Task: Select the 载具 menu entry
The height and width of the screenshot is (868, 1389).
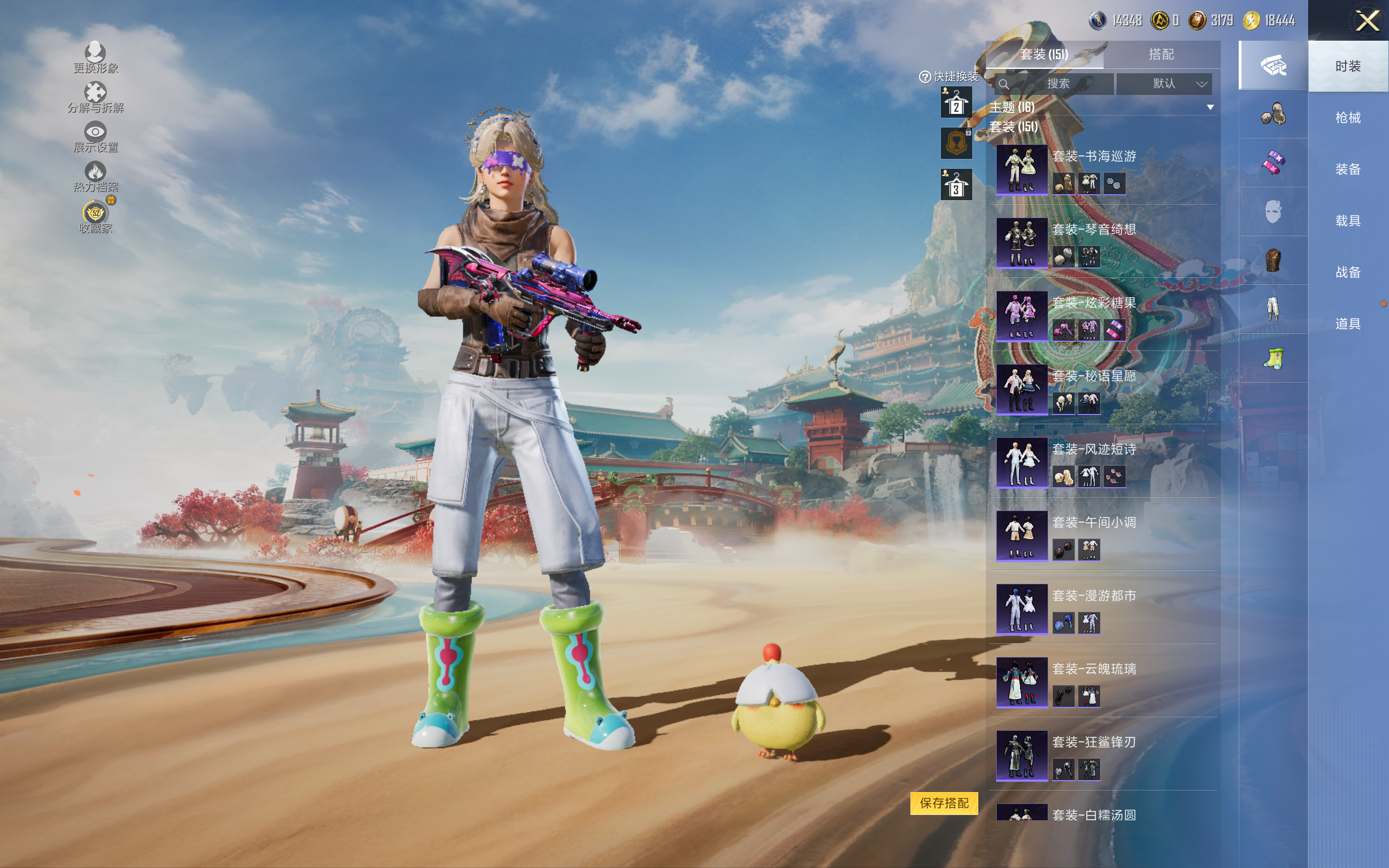Action: [x=1347, y=220]
